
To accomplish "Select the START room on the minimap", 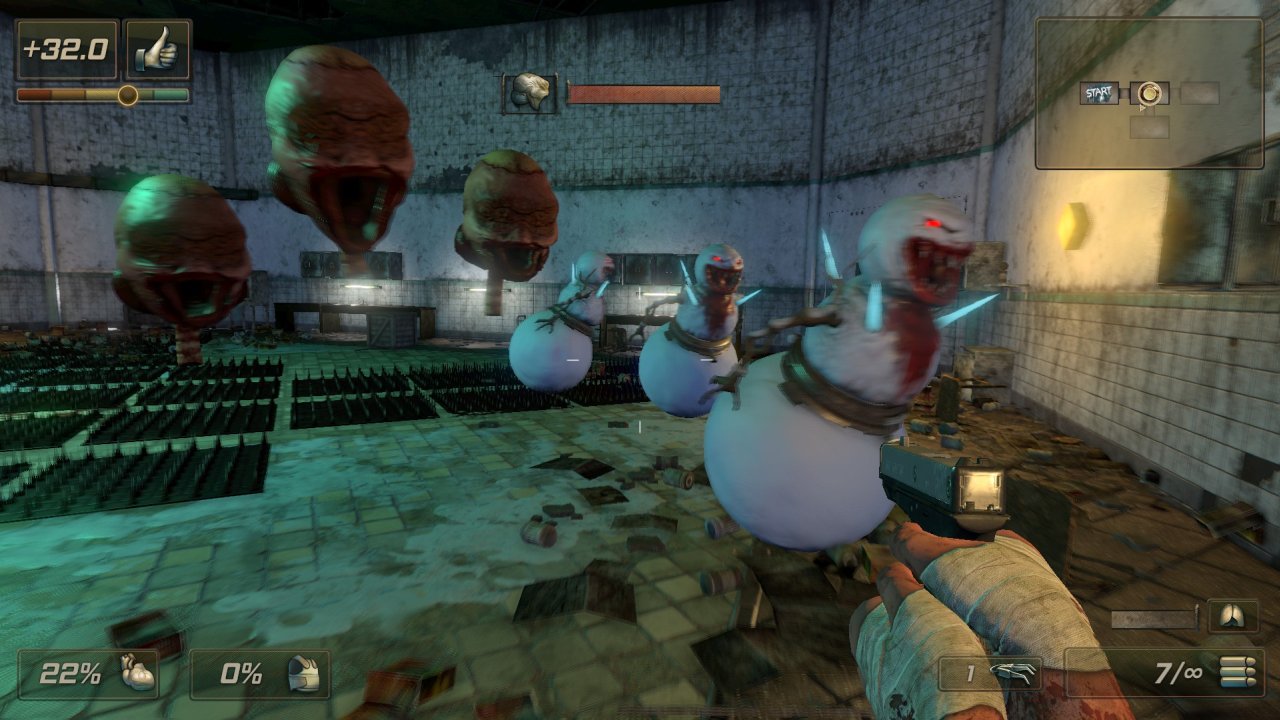I will pos(1099,94).
